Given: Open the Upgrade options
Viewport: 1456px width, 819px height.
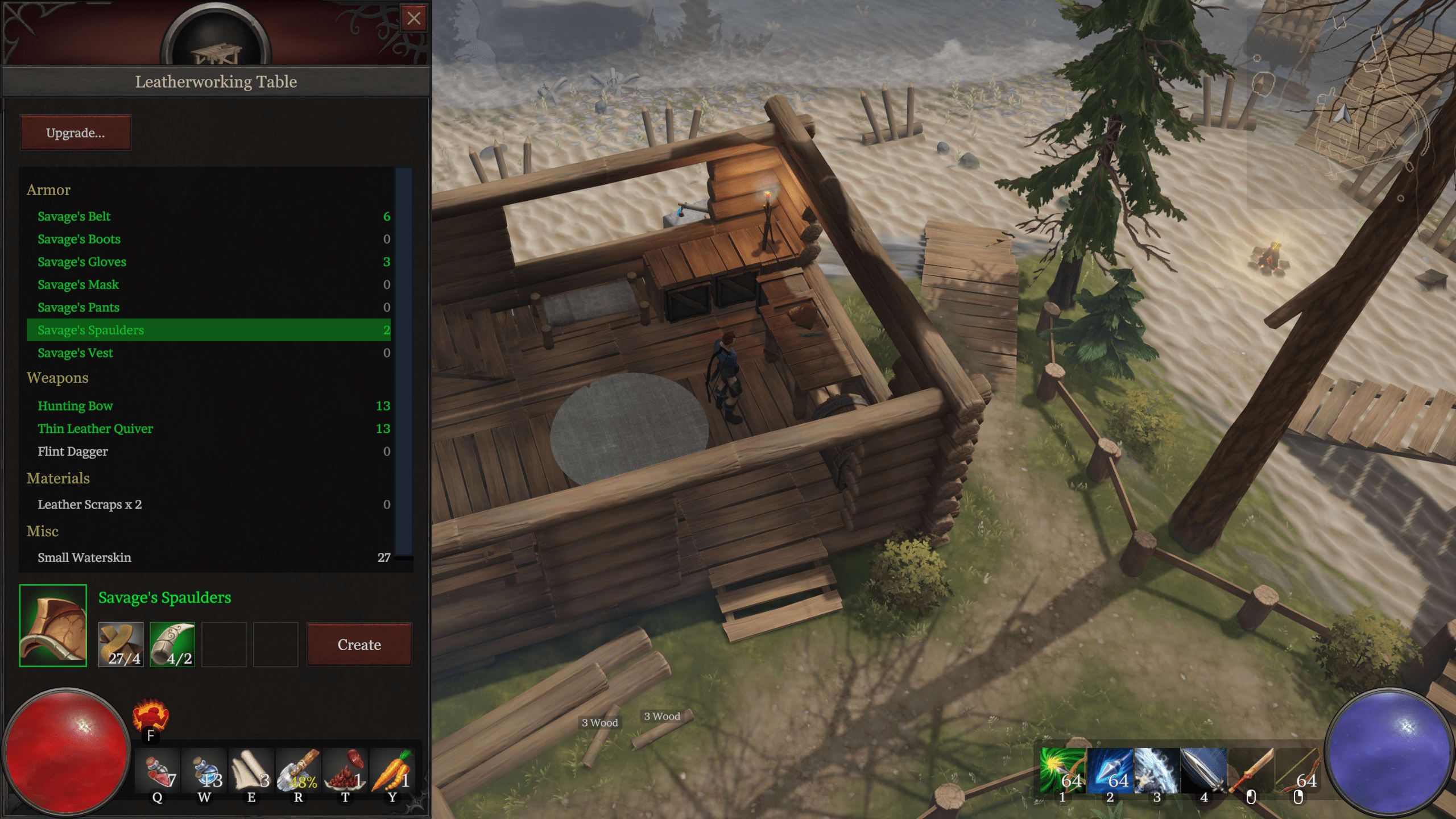Looking at the screenshot, I should coord(76,133).
